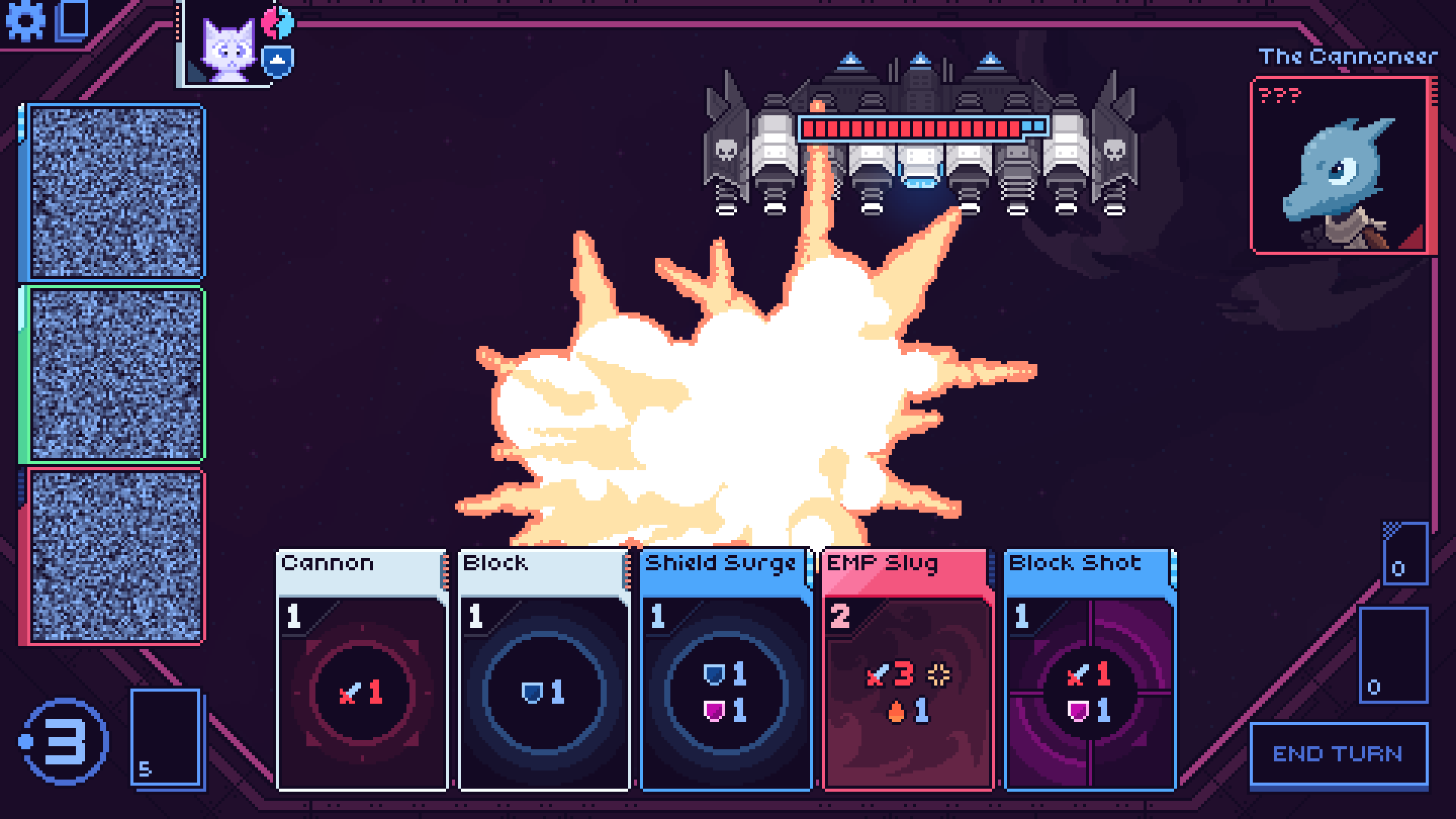Open the settings gear menu
This screenshot has width=1456, height=819.
pyautogui.click(x=25, y=21)
